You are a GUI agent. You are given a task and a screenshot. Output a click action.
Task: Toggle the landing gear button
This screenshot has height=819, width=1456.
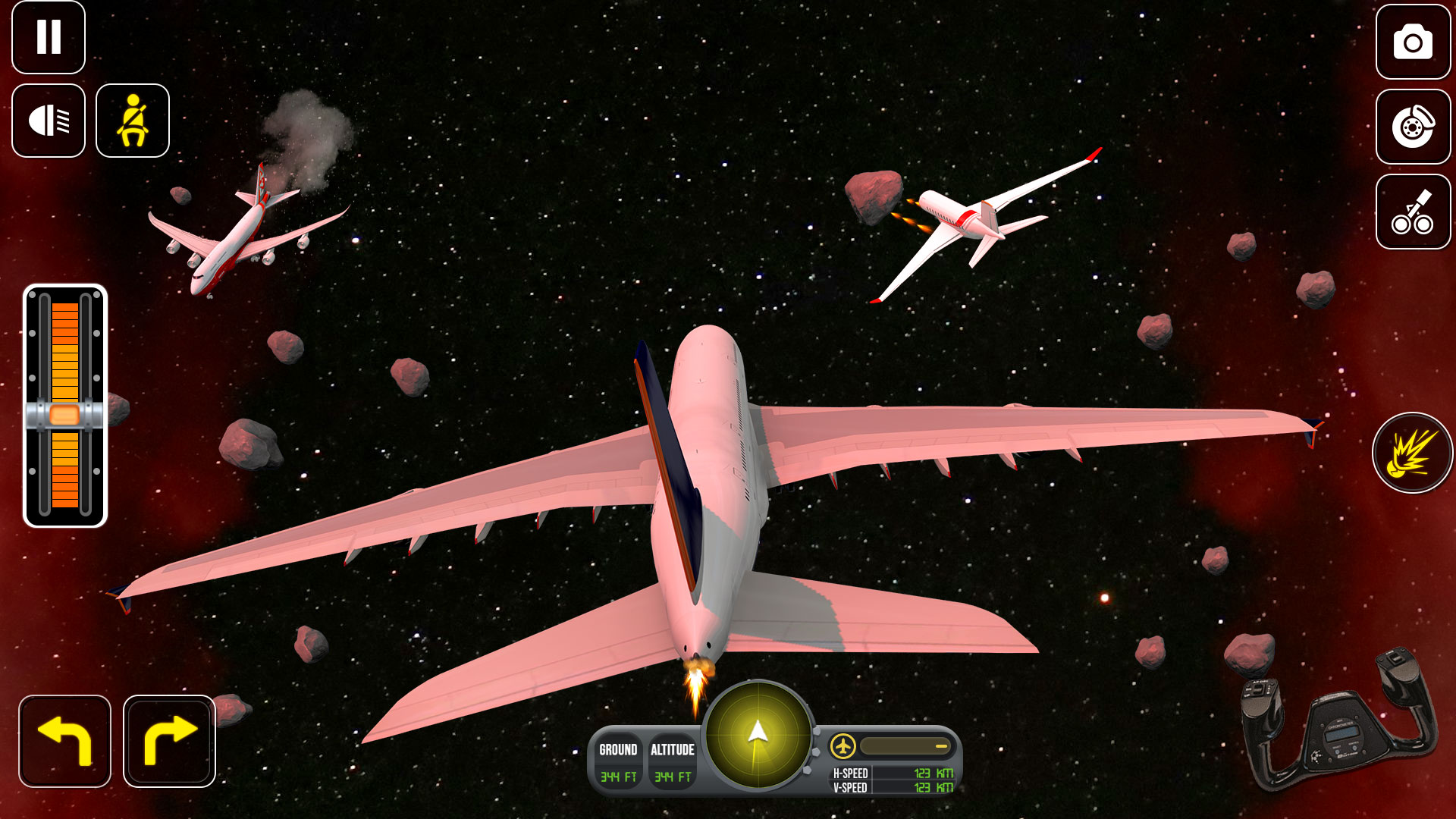1413,212
